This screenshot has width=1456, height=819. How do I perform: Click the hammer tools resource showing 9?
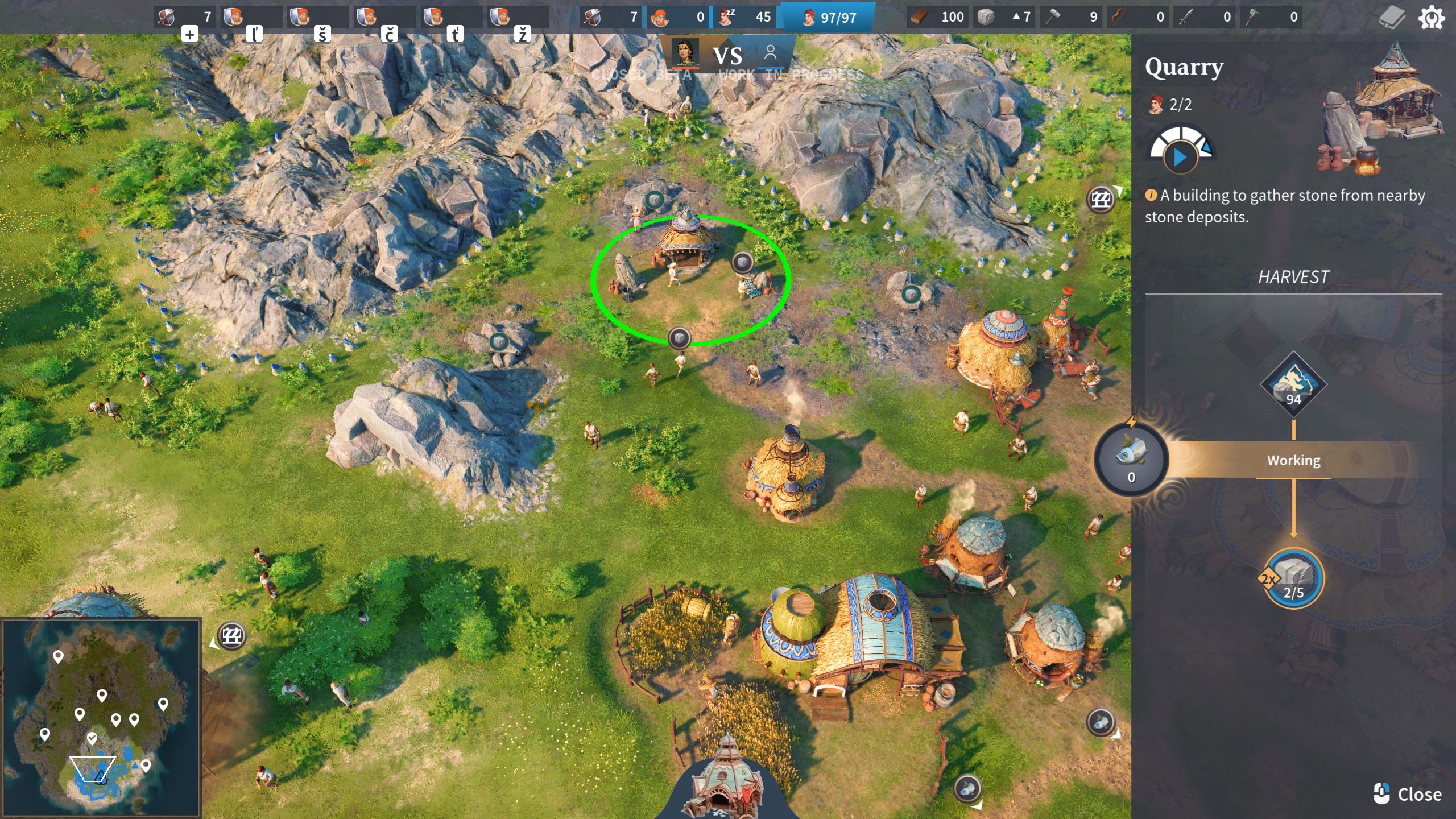coord(1070,17)
